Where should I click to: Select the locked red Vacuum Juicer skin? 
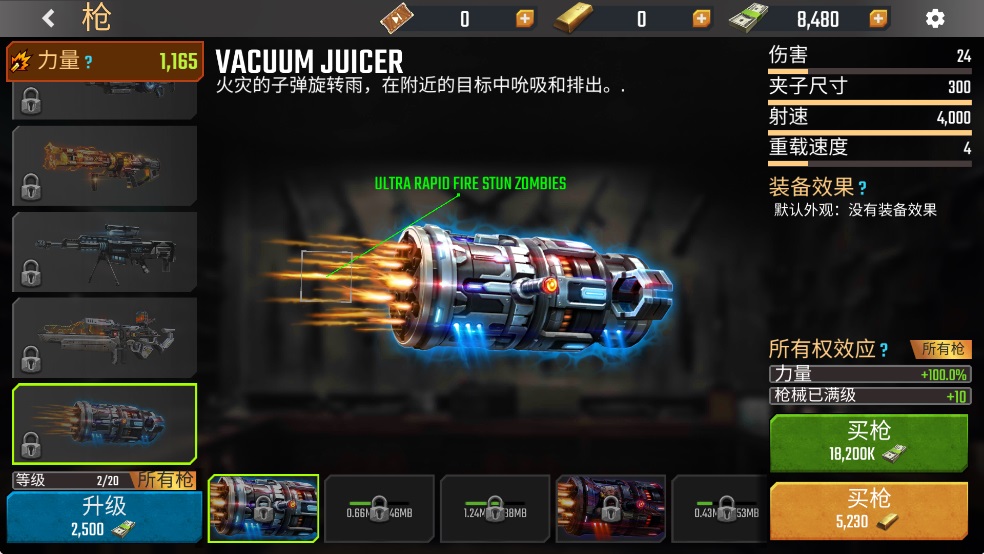point(610,508)
